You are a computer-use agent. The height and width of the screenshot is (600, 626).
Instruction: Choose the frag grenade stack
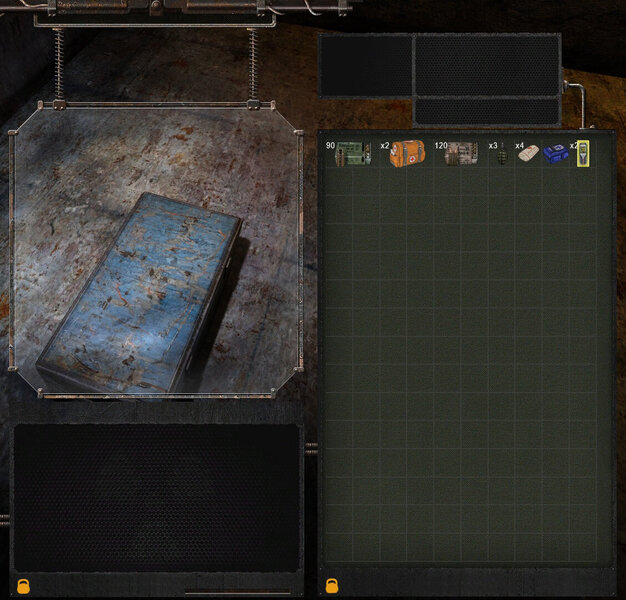(502, 155)
